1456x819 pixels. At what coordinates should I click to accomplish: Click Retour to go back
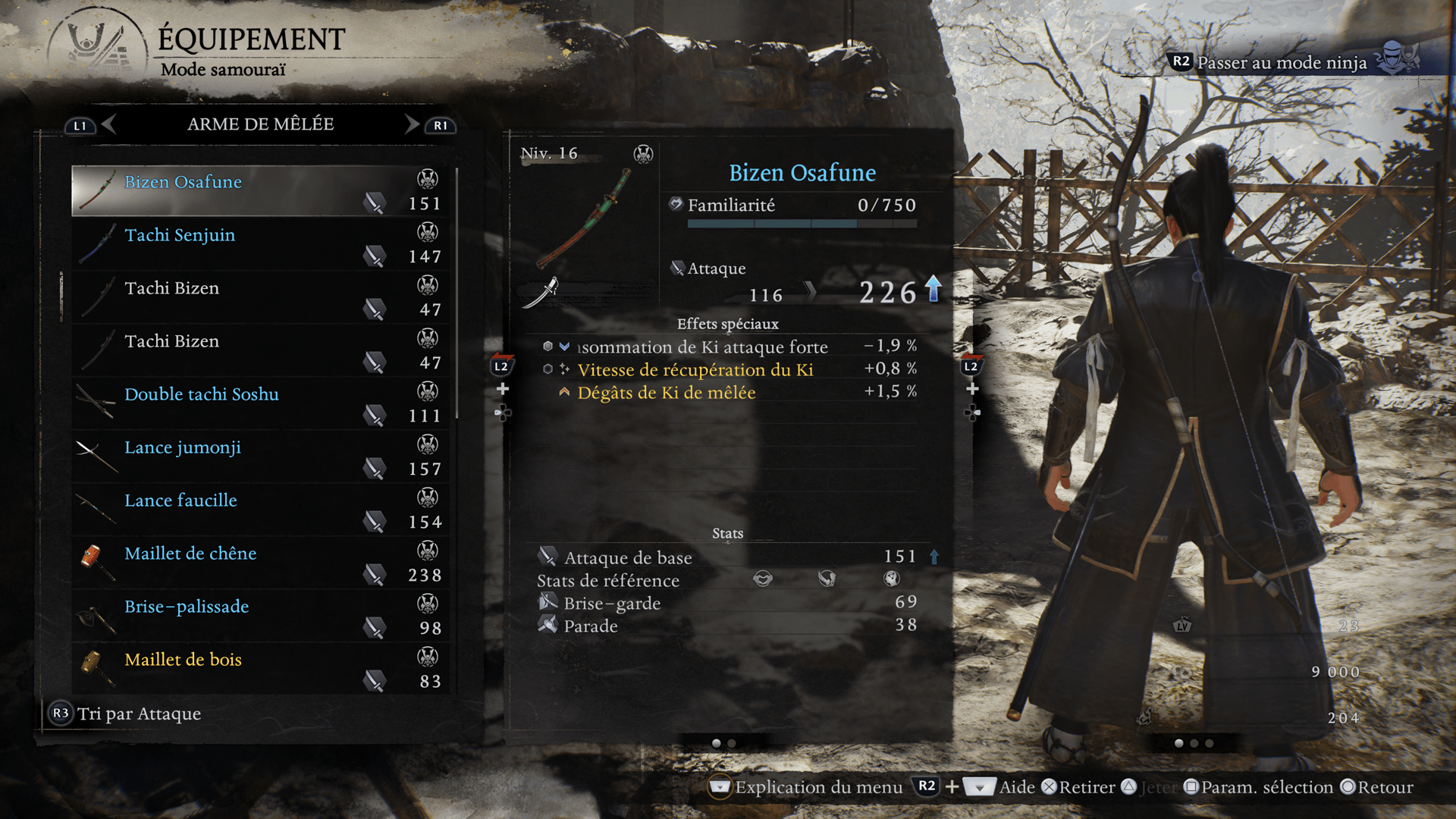[x=1376, y=787]
